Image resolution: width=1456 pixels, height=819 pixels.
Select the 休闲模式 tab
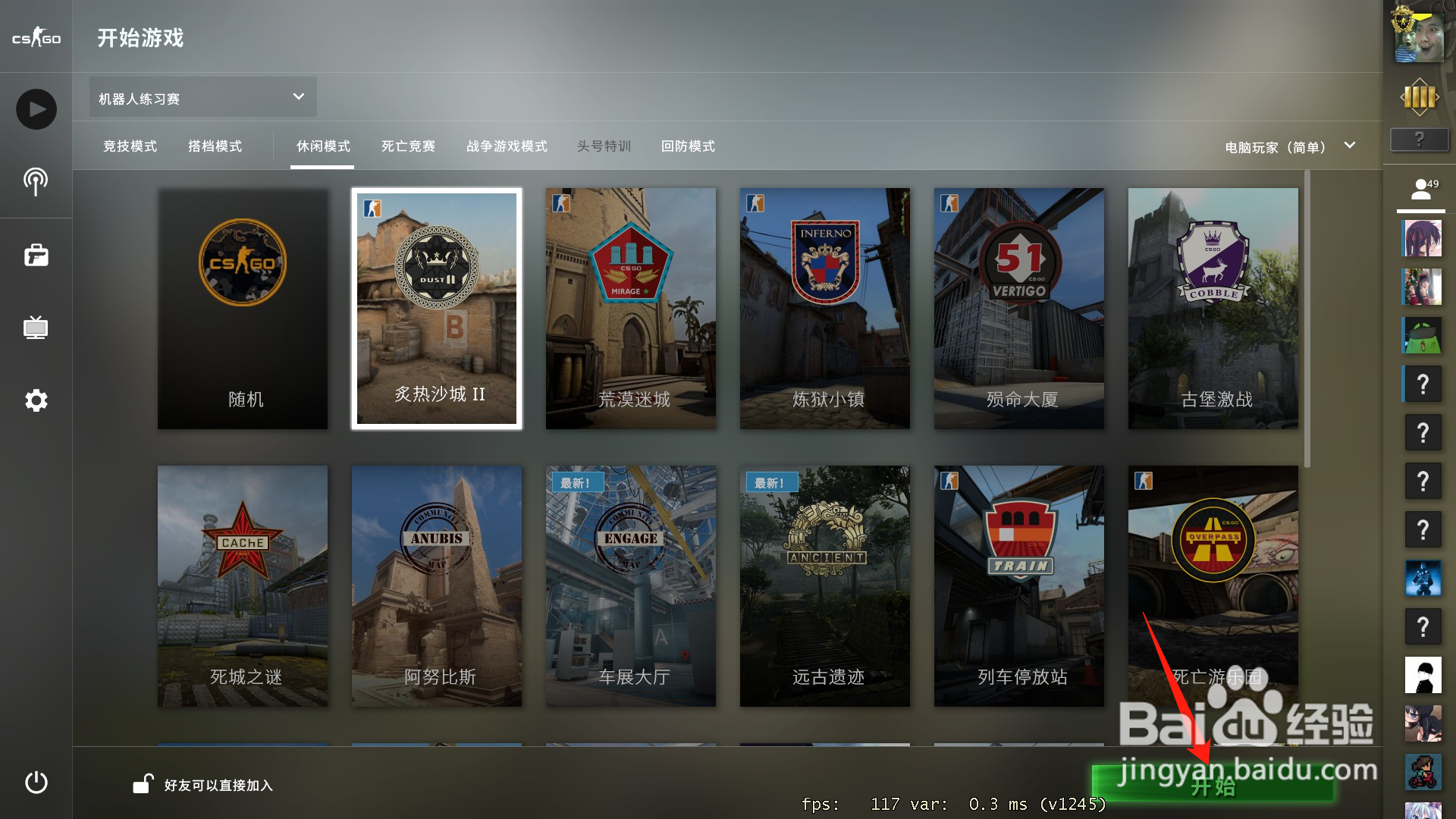322,146
